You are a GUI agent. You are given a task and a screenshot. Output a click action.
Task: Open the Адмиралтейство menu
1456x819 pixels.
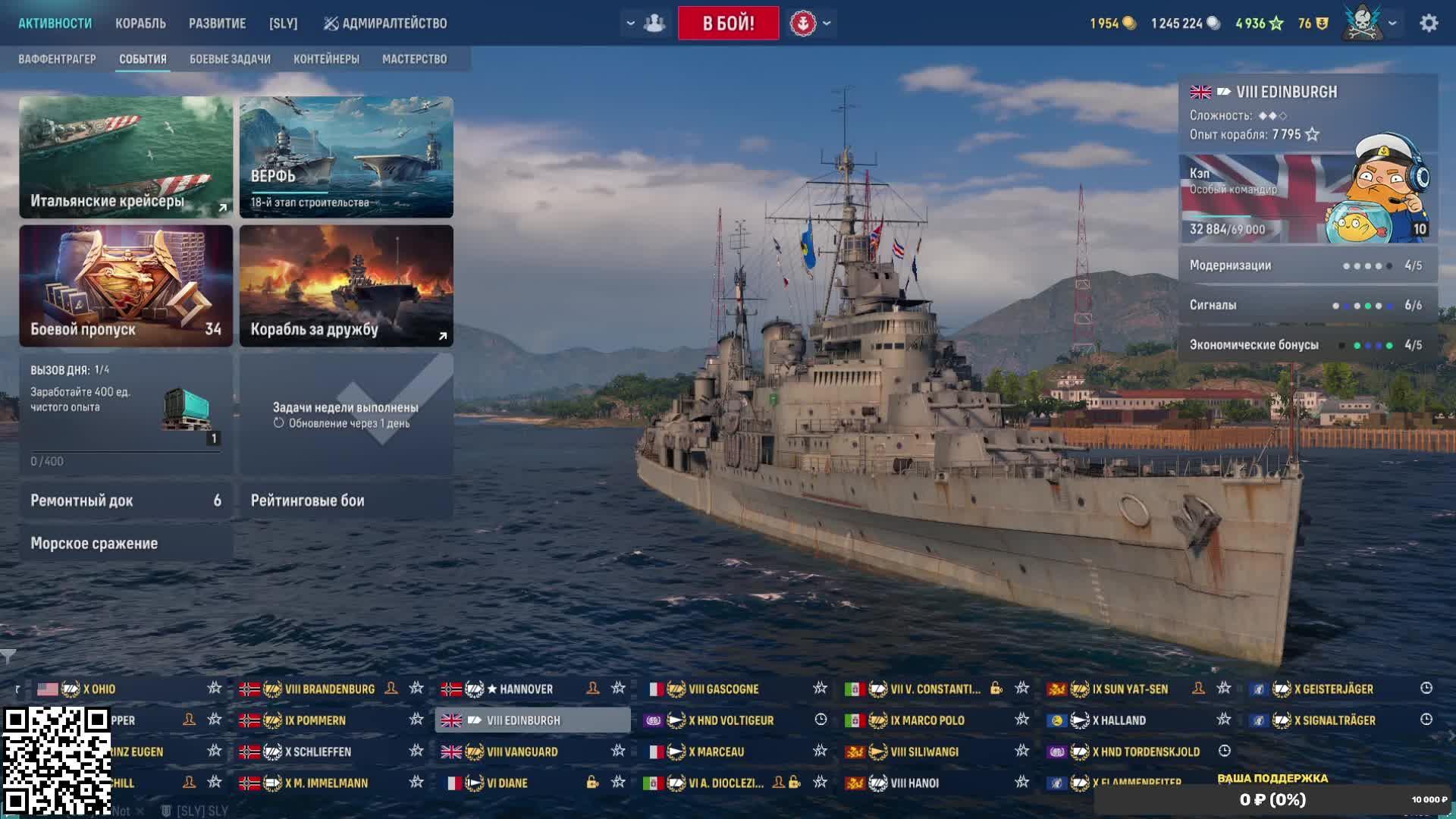(385, 24)
